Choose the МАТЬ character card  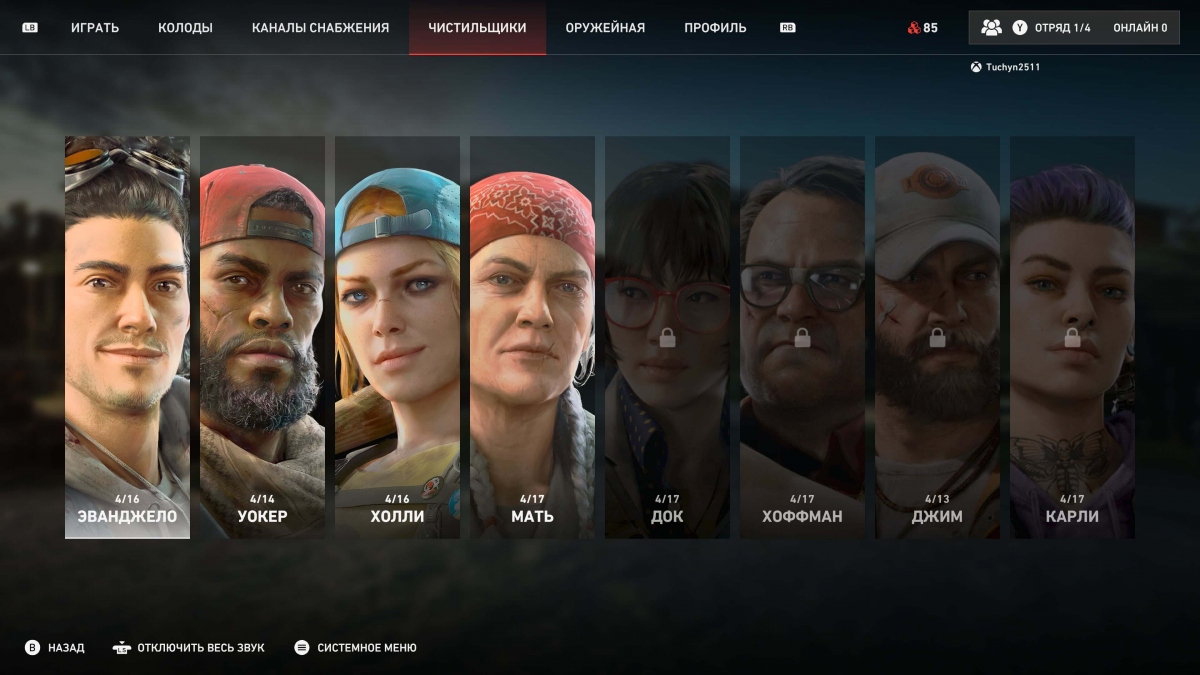coord(532,337)
